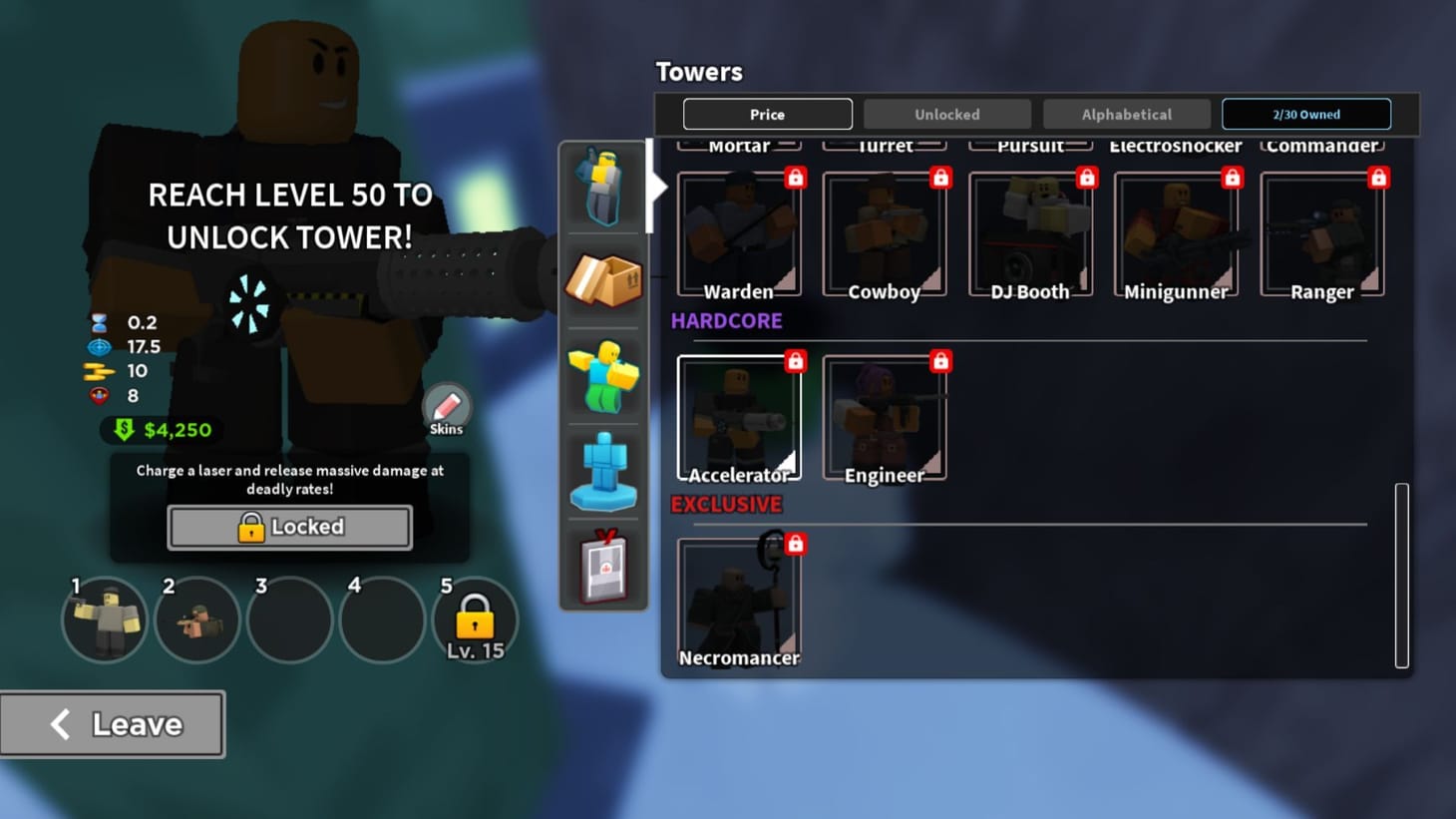Click the Locked button under tower description
Viewport: 1456px width, 819px height.
(x=289, y=526)
